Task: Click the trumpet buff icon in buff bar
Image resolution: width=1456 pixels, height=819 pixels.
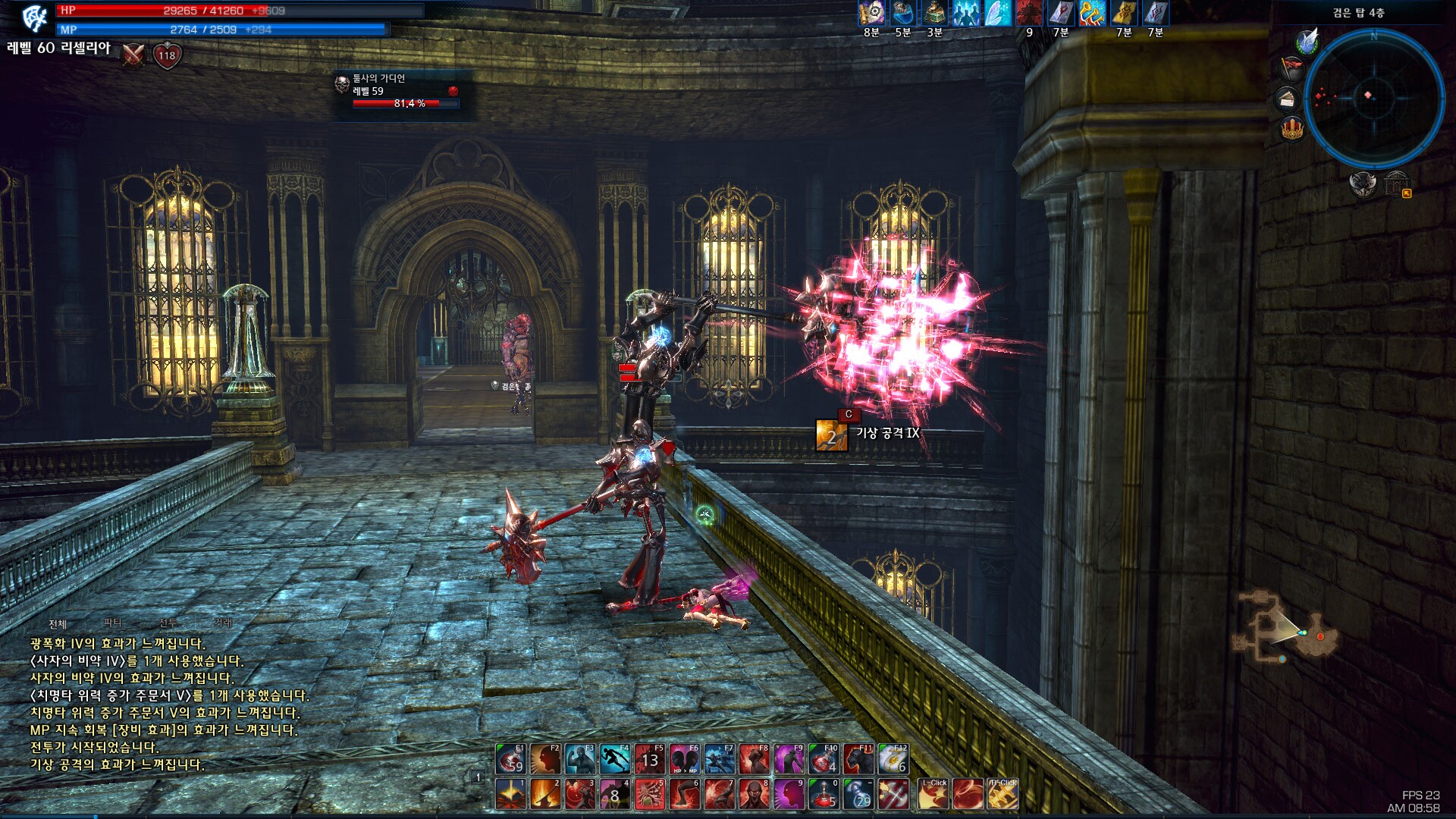Action: [1092, 14]
